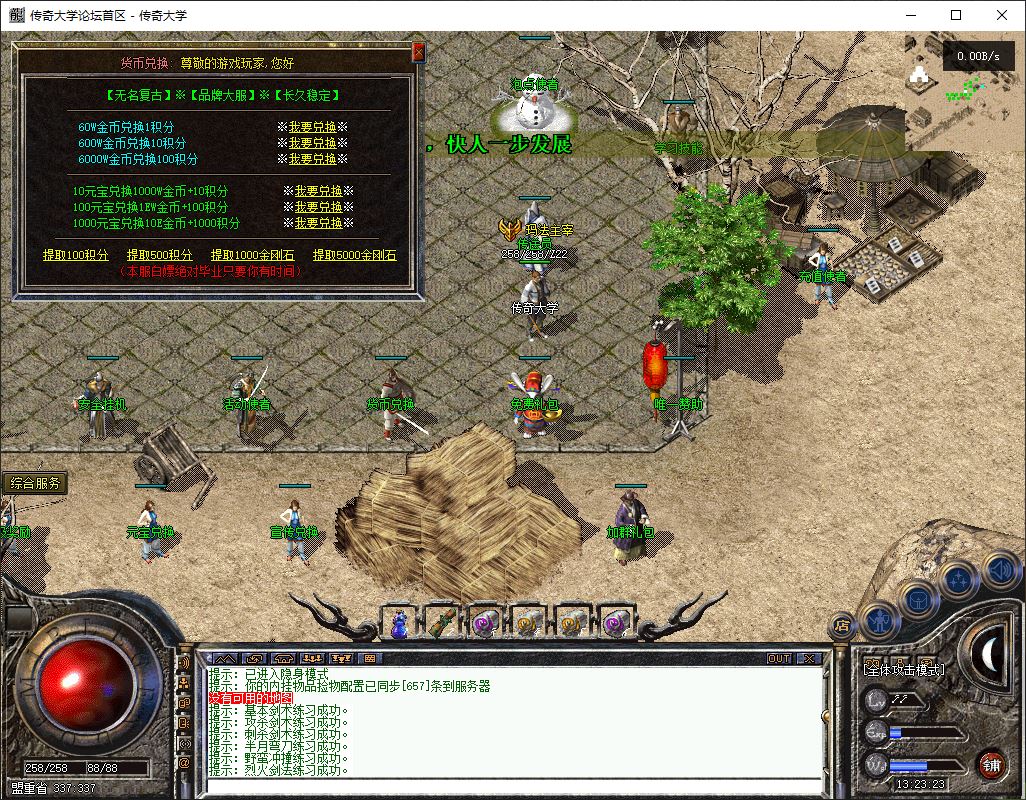This screenshot has height=800, width=1026.
Task: Click the OUT button above the chat
Action: point(779,658)
